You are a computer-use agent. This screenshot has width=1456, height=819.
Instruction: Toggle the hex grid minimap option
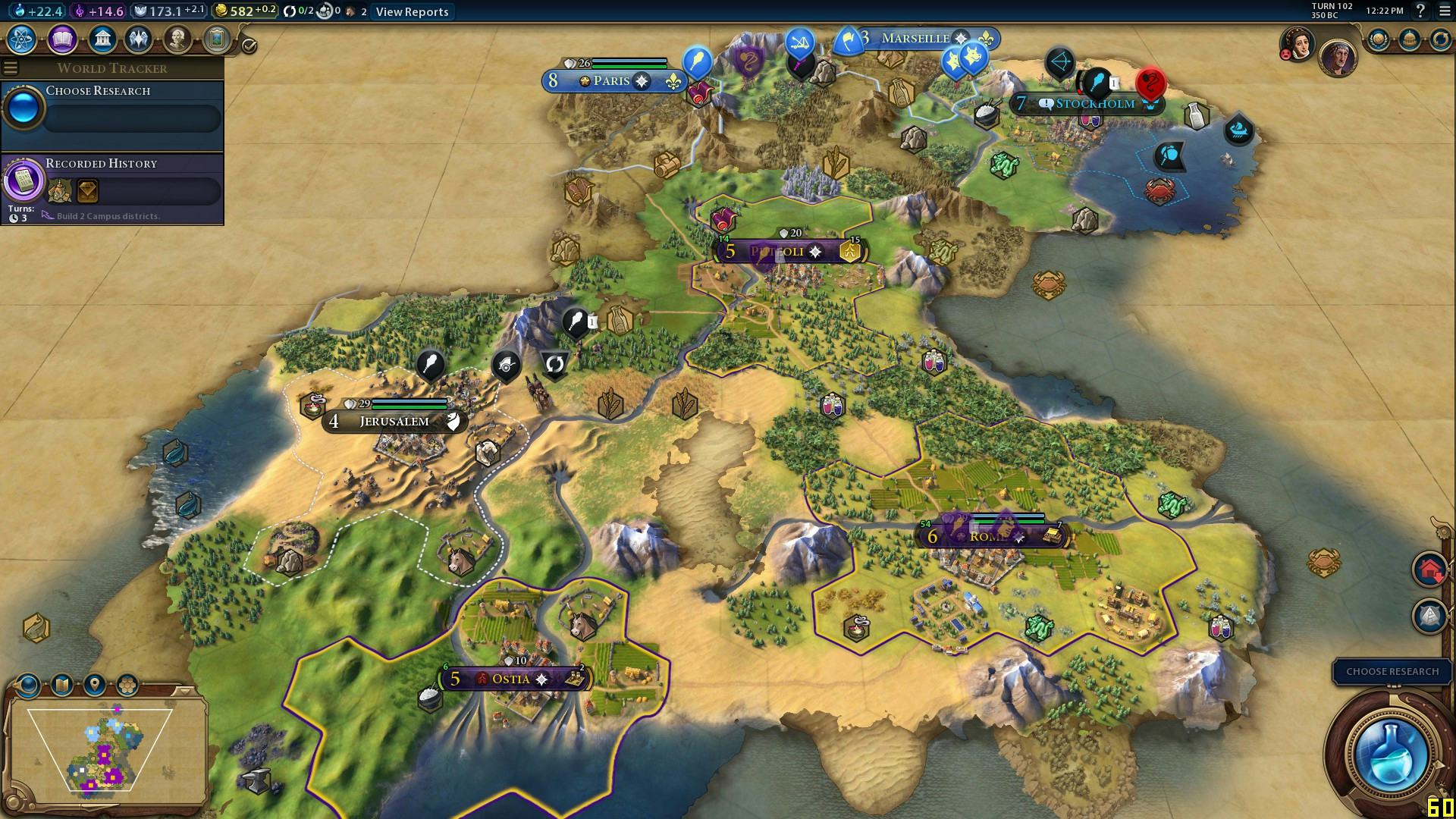point(127,686)
